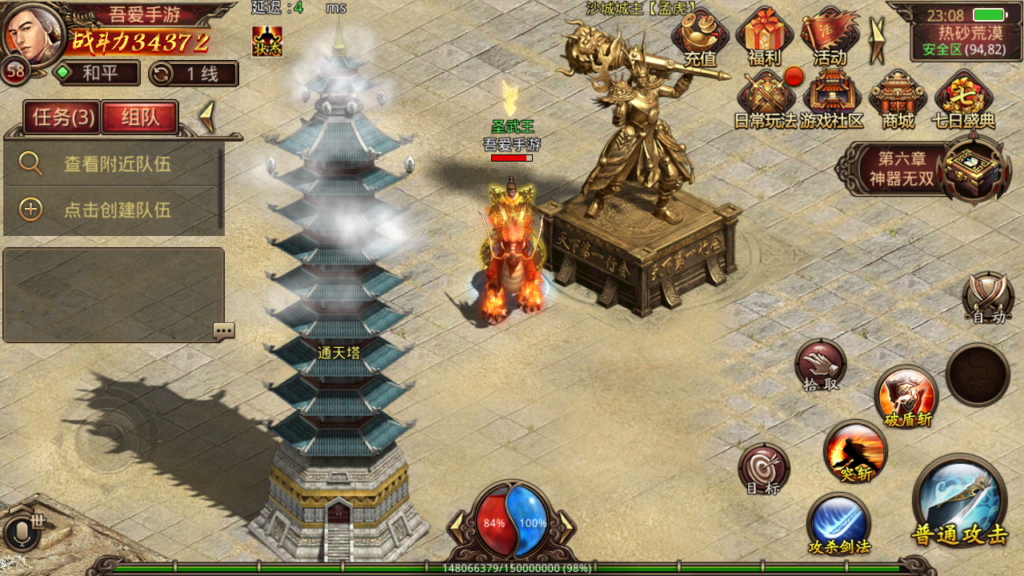Select the 目标 target button
The image size is (1024, 576).
[x=764, y=468]
